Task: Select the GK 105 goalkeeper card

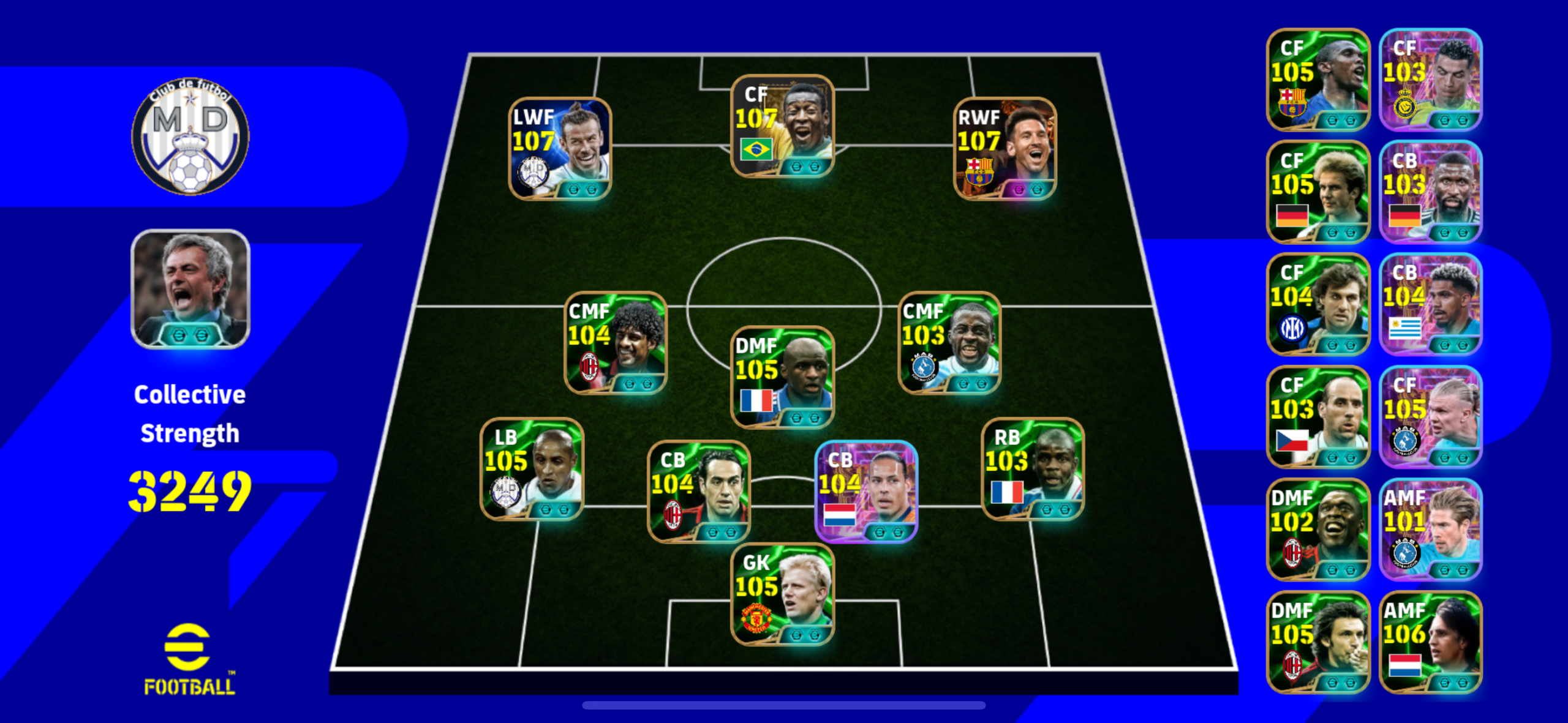Action: click(x=782, y=594)
